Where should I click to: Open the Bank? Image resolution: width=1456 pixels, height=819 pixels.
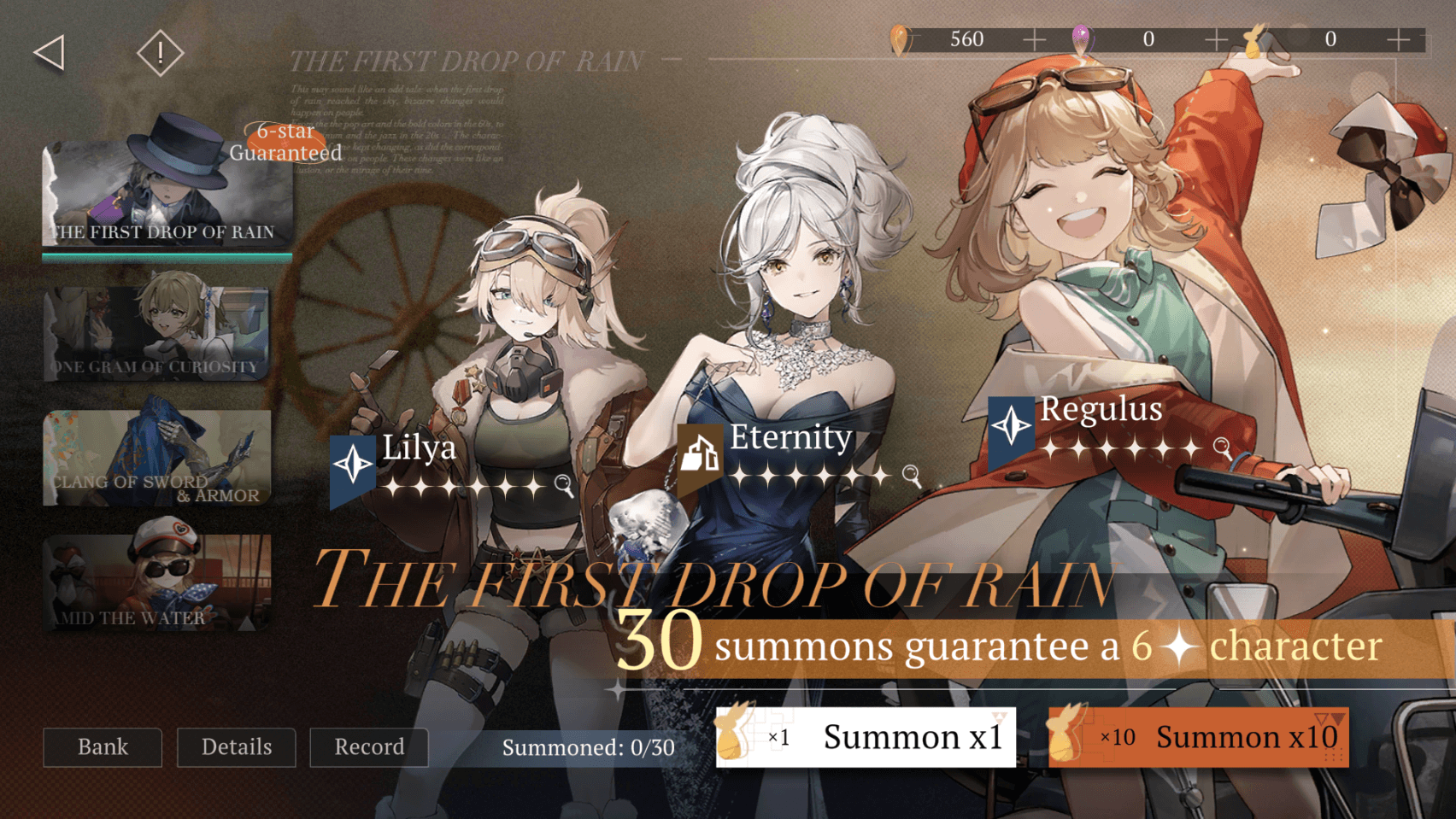pyautogui.click(x=103, y=747)
